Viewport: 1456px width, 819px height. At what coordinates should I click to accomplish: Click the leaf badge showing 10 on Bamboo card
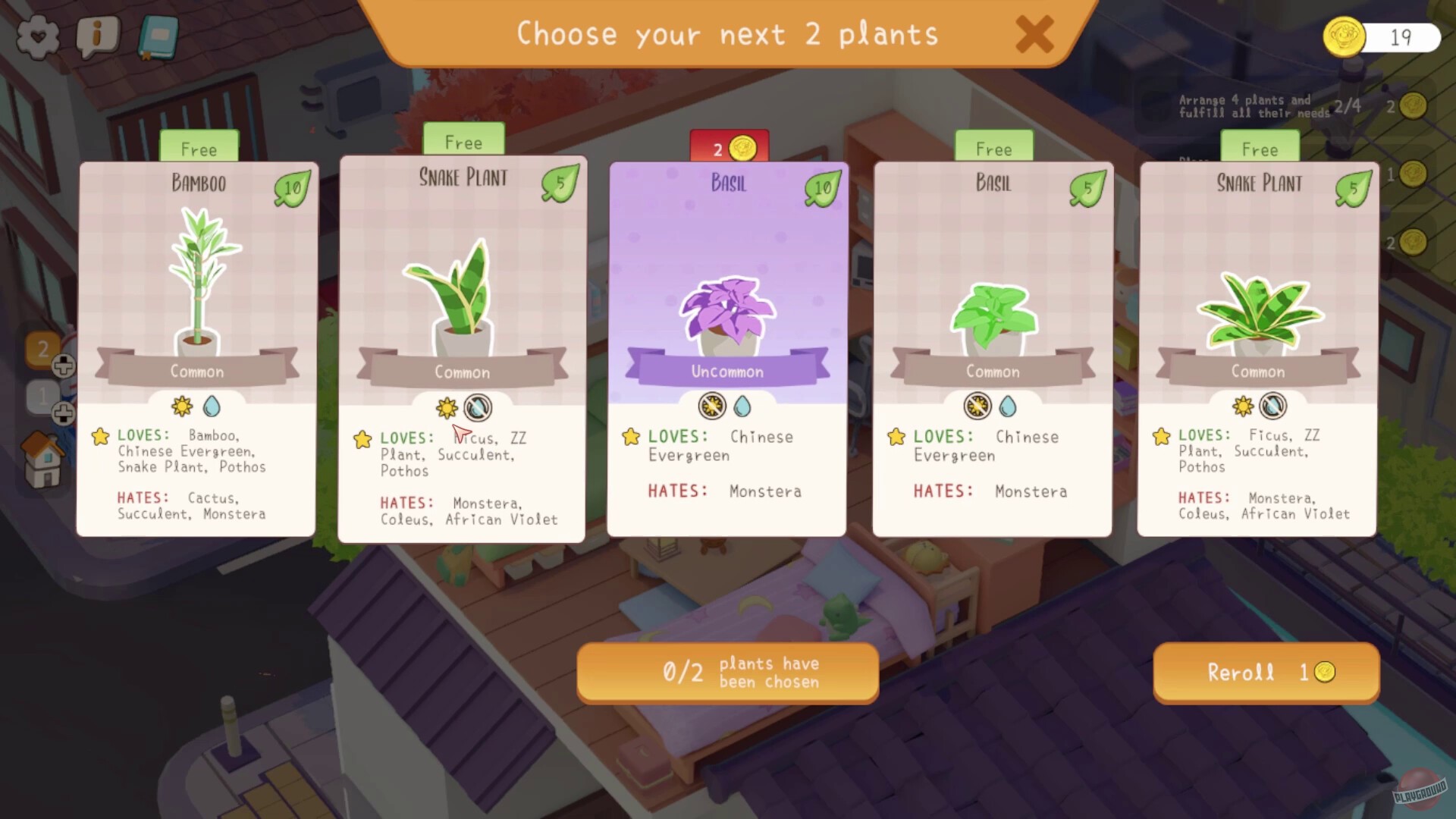pyautogui.click(x=290, y=187)
